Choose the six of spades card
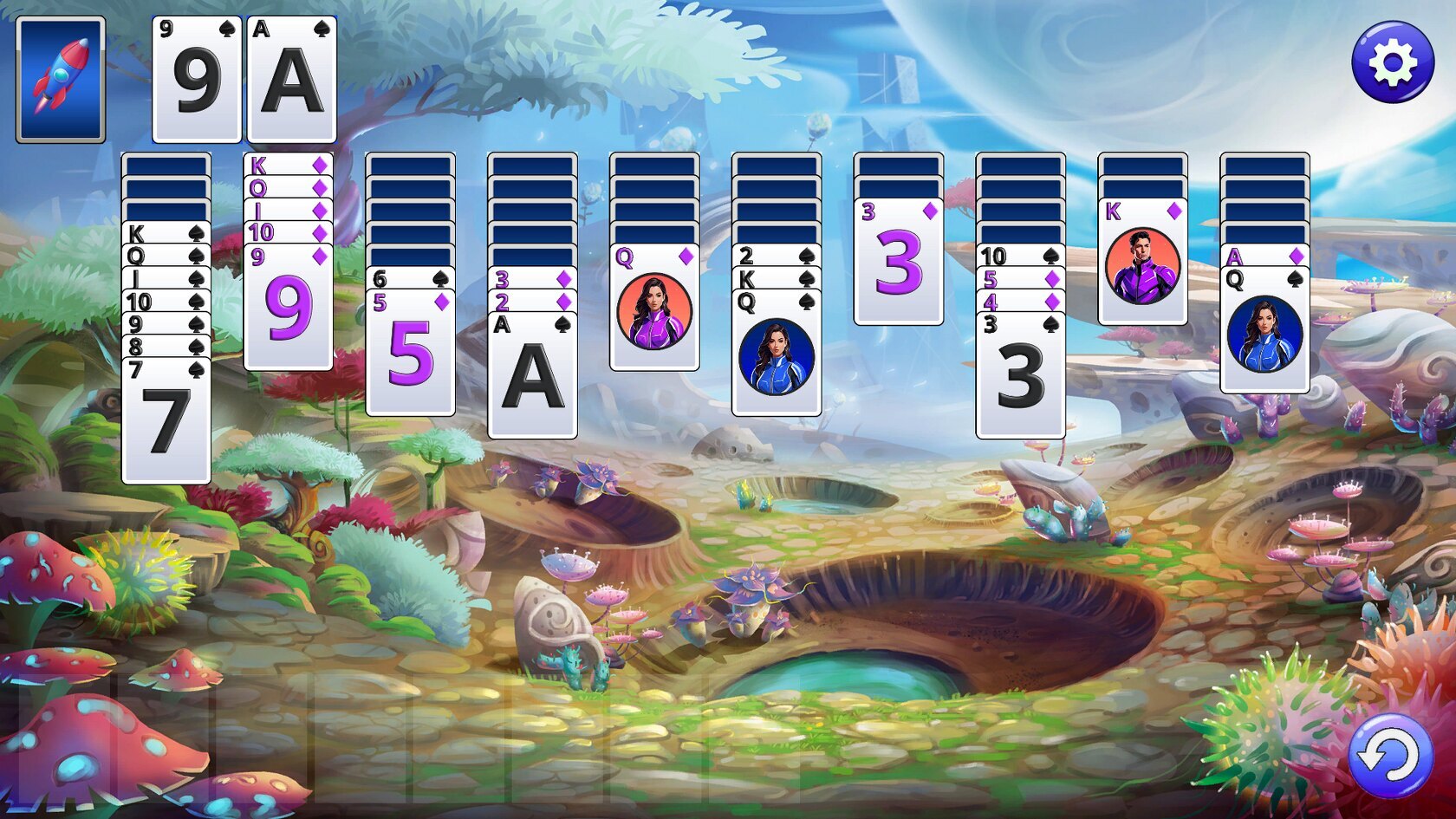 click(409, 279)
